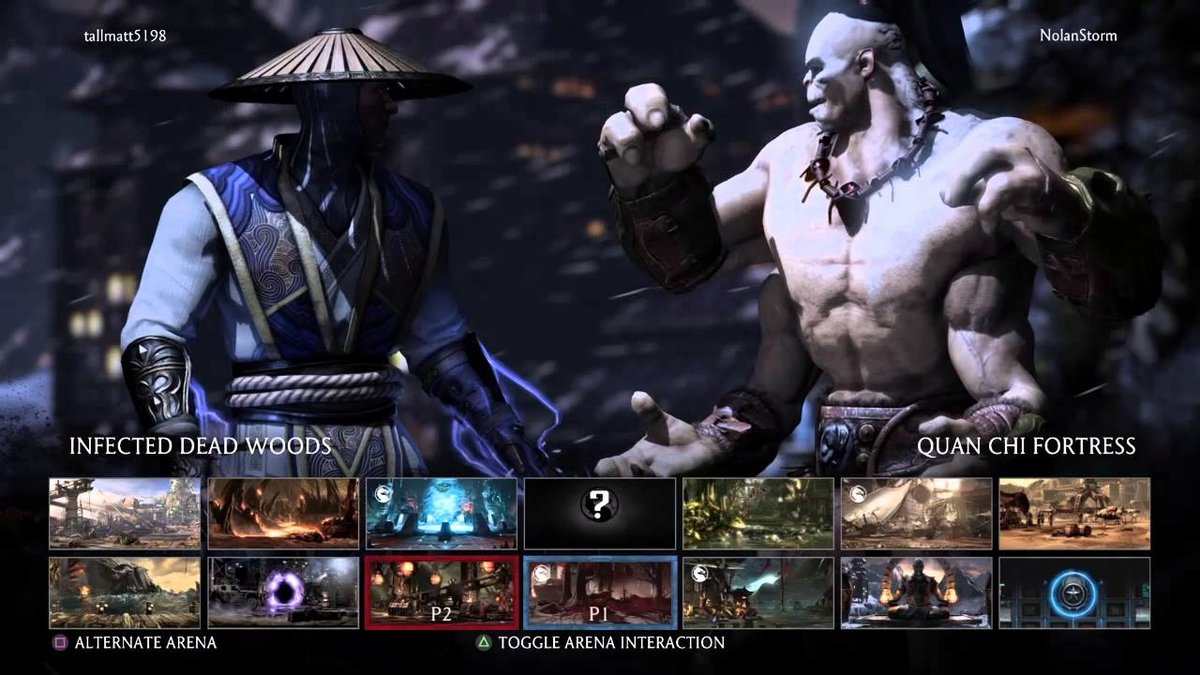The image size is (1200, 675).
Task: Select the random arena question mark tile
Action: [600, 513]
